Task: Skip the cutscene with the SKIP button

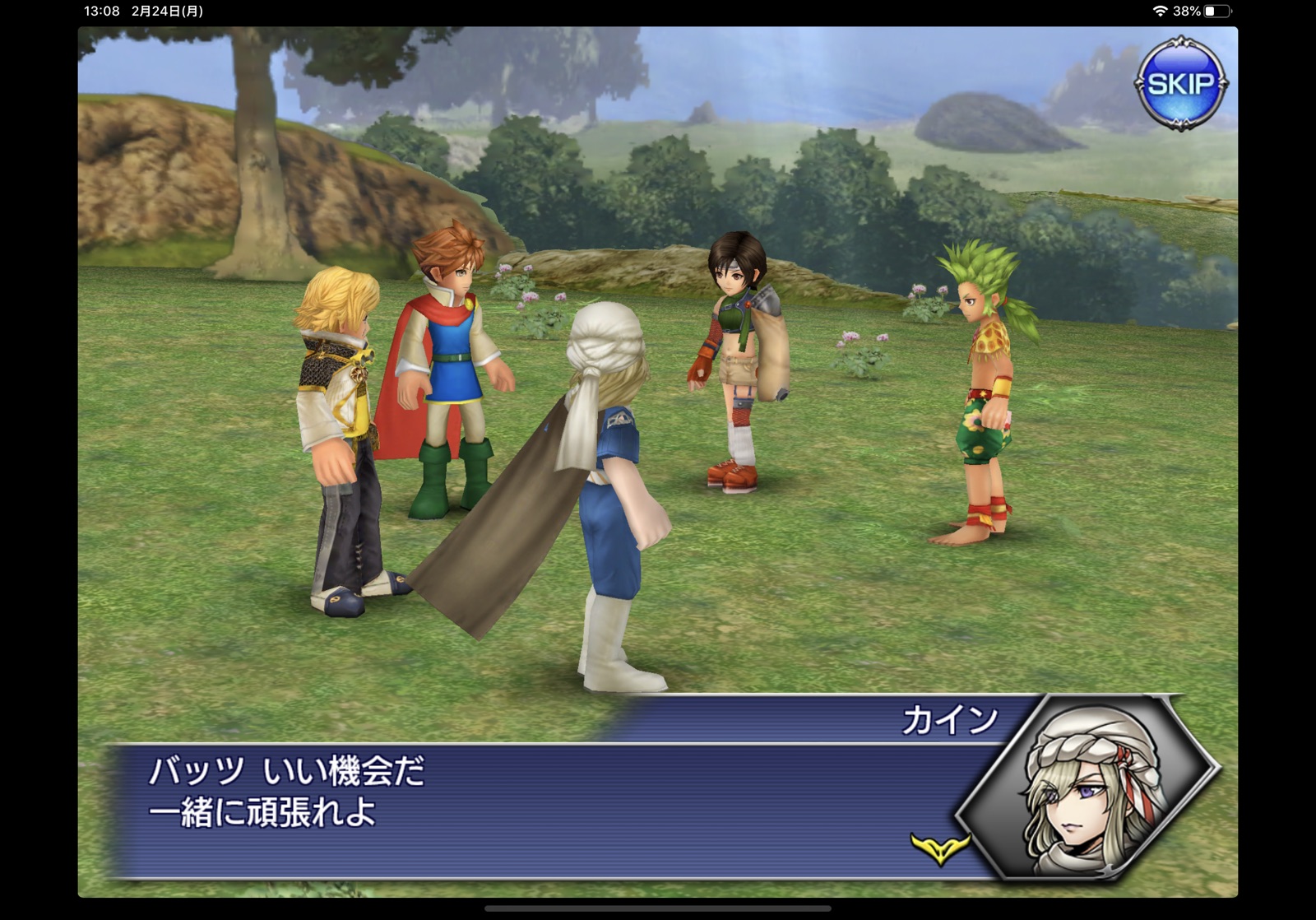Action: (x=1180, y=83)
